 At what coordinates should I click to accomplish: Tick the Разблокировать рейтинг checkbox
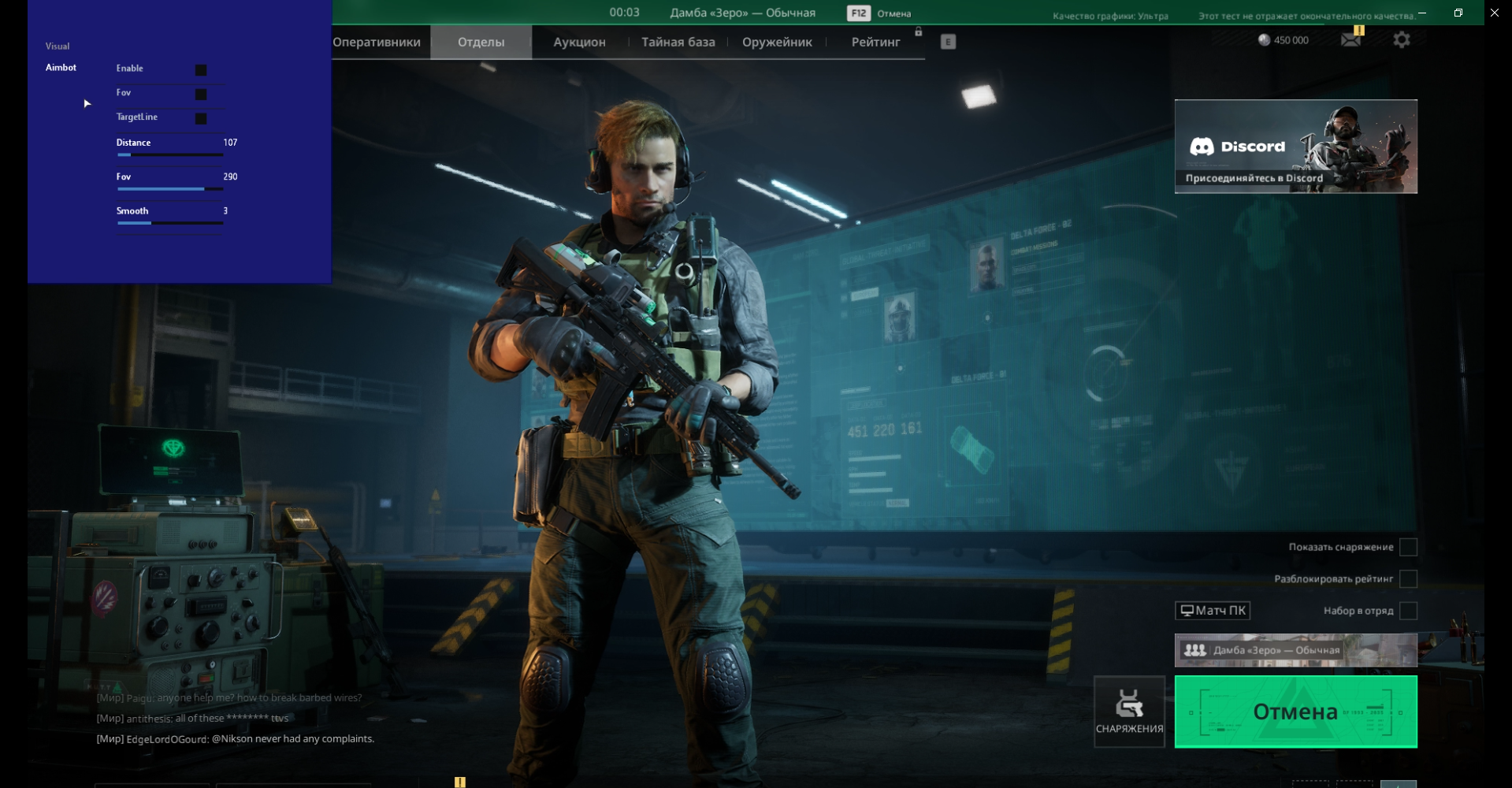coord(1408,579)
